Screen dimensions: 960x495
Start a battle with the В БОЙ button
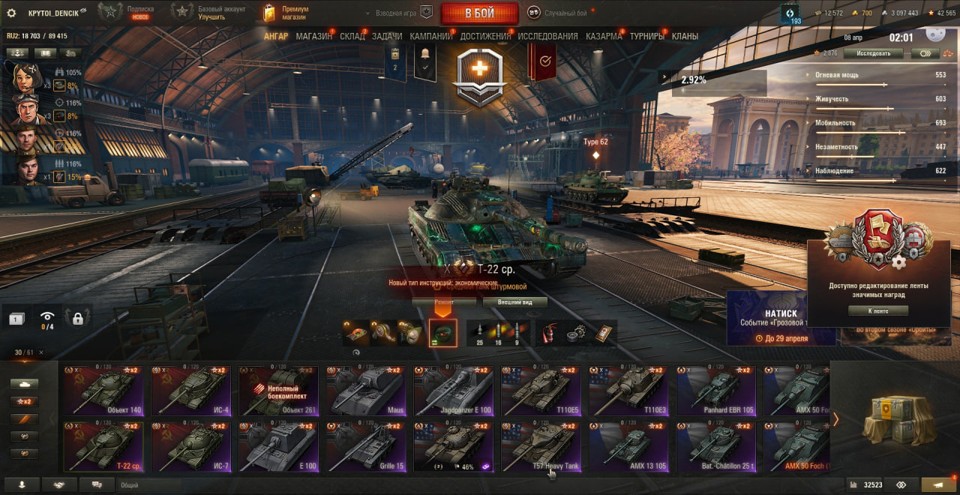[x=479, y=13]
